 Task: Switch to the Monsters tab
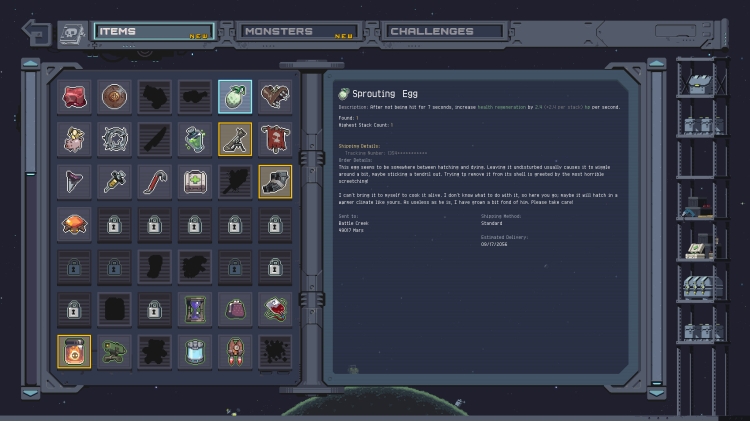[x=298, y=32]
